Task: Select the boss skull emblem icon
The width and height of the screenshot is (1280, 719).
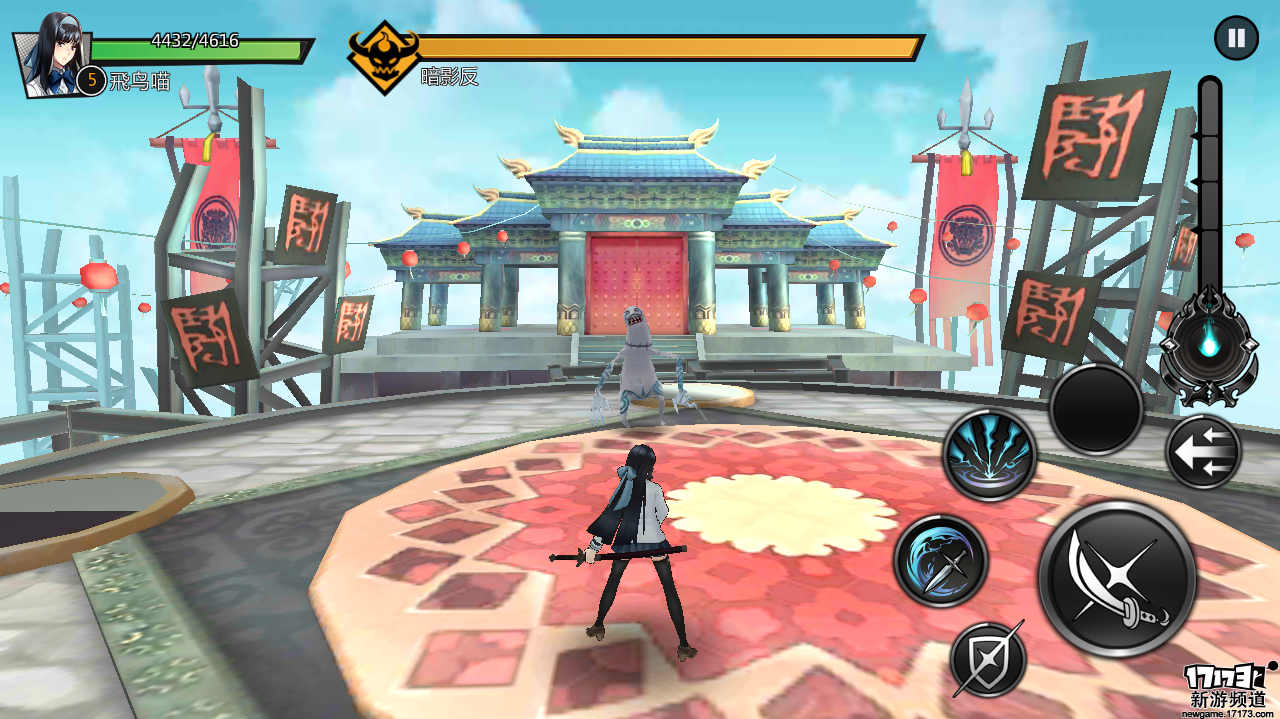Action: [382, 56]
